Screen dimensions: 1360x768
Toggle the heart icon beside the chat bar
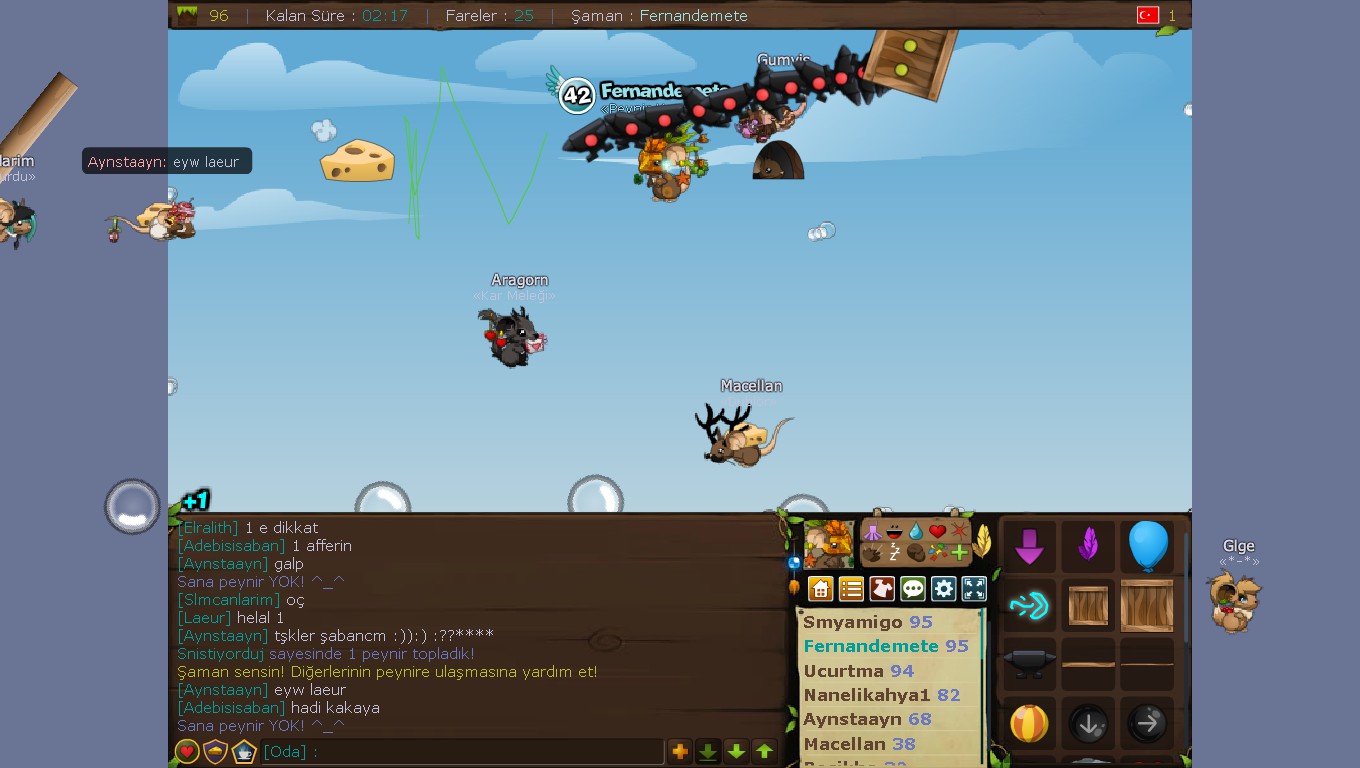click(187, 752)
